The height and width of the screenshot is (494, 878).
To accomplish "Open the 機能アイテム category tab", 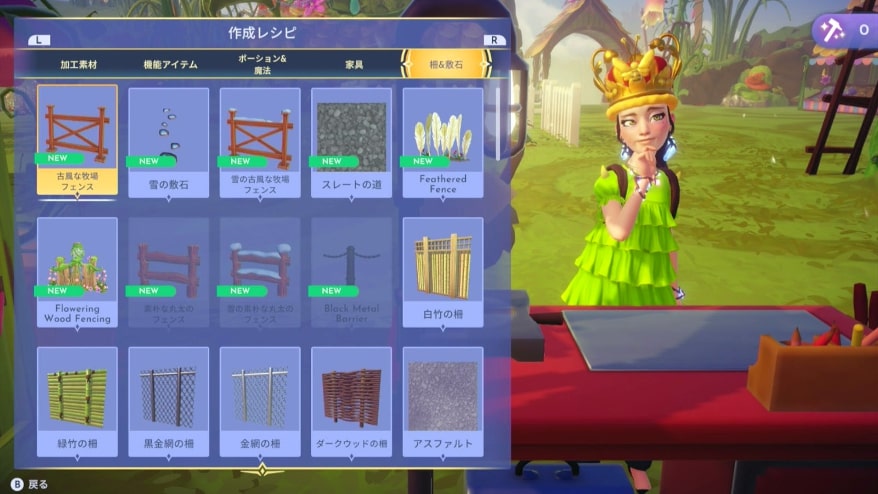I will pyautogui.click(x=170, y=64).
